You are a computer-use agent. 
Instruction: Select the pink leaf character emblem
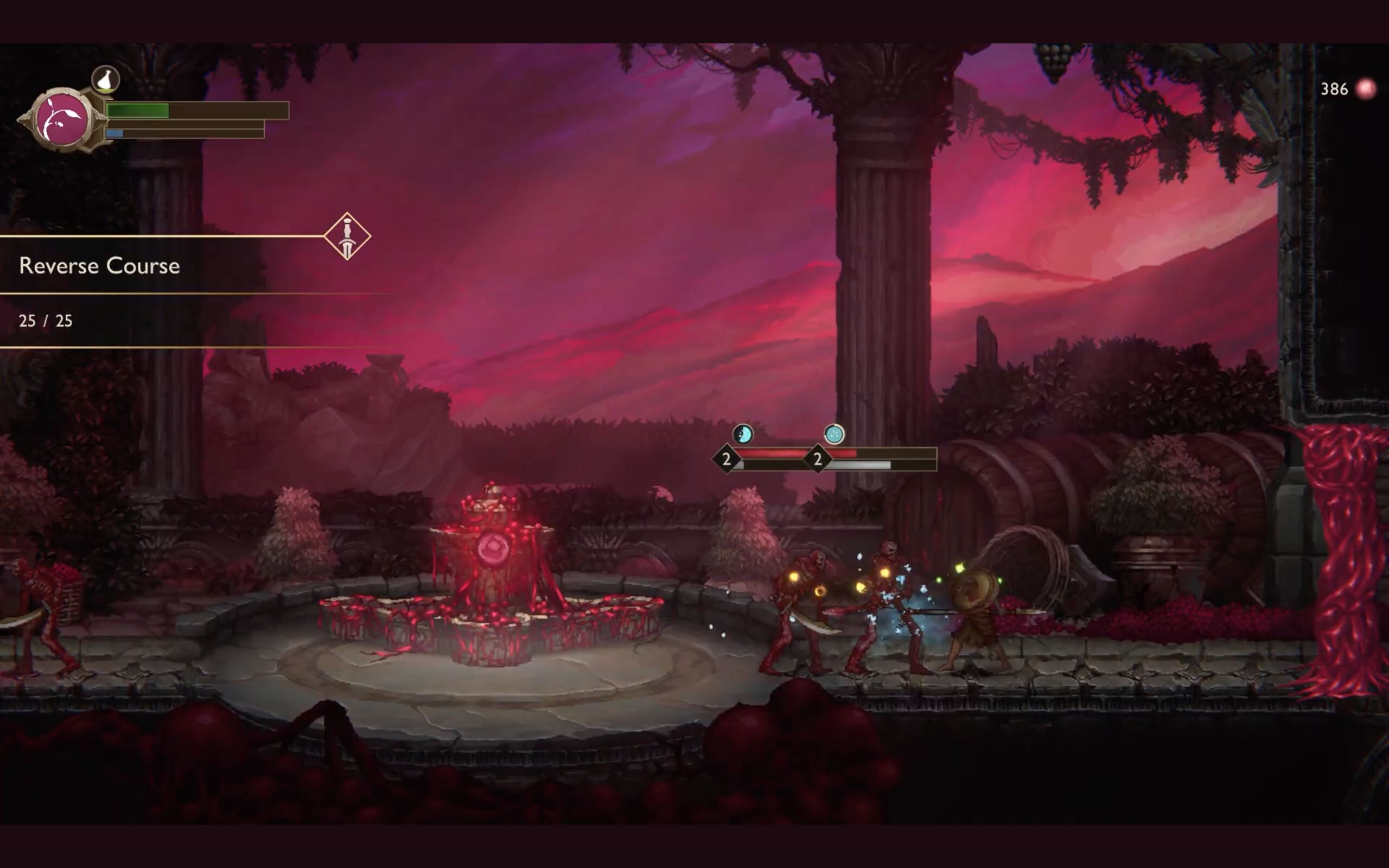[62, 120]
